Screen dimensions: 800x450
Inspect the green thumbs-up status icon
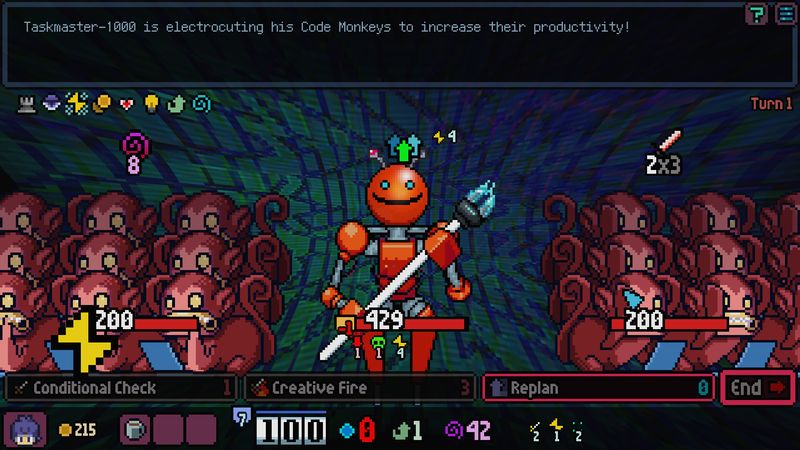pyautogui.click(x=177, y=103)
